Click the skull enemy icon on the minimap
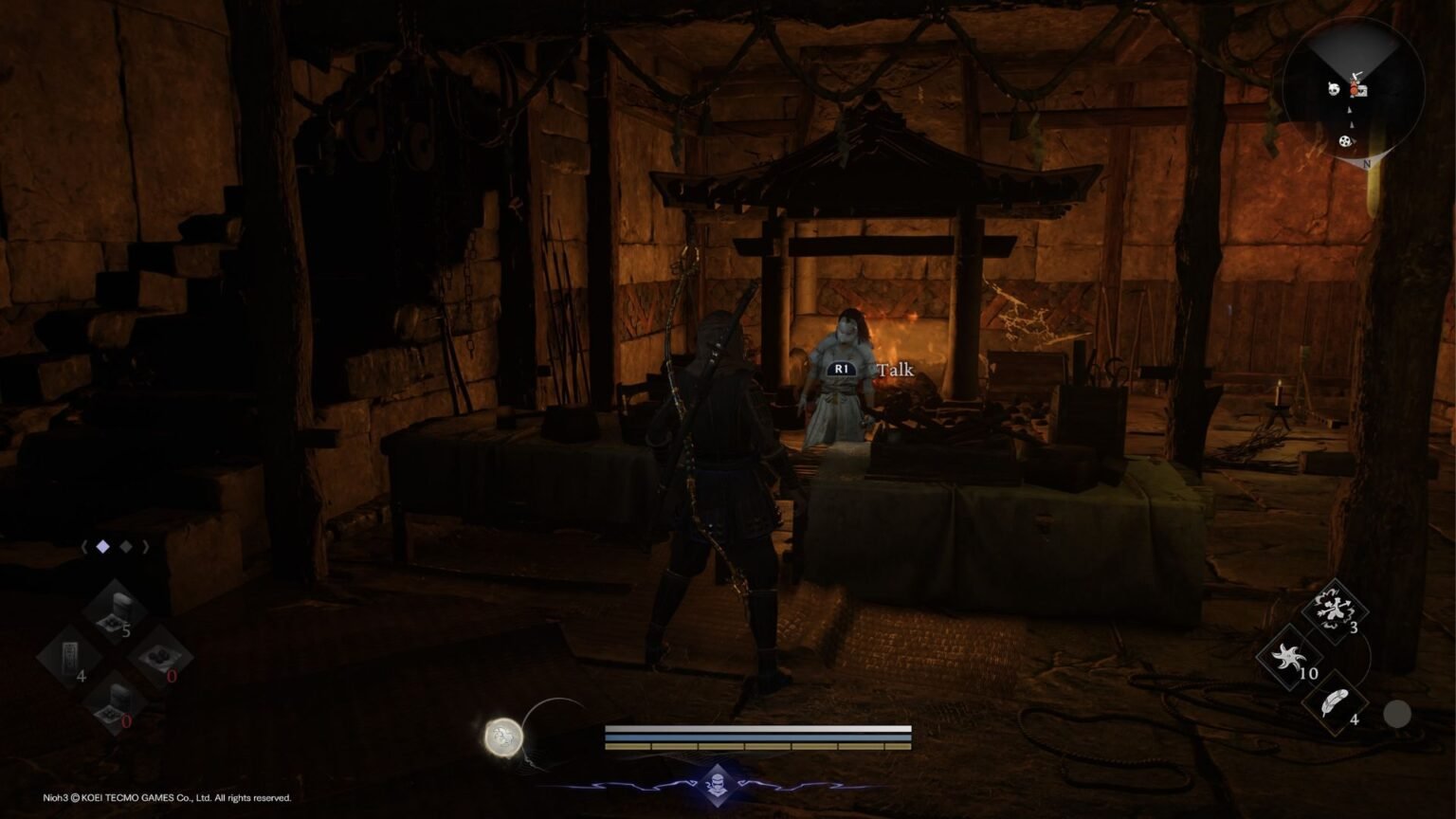This screenshot has height=819, width=1456. (1334, 90)
